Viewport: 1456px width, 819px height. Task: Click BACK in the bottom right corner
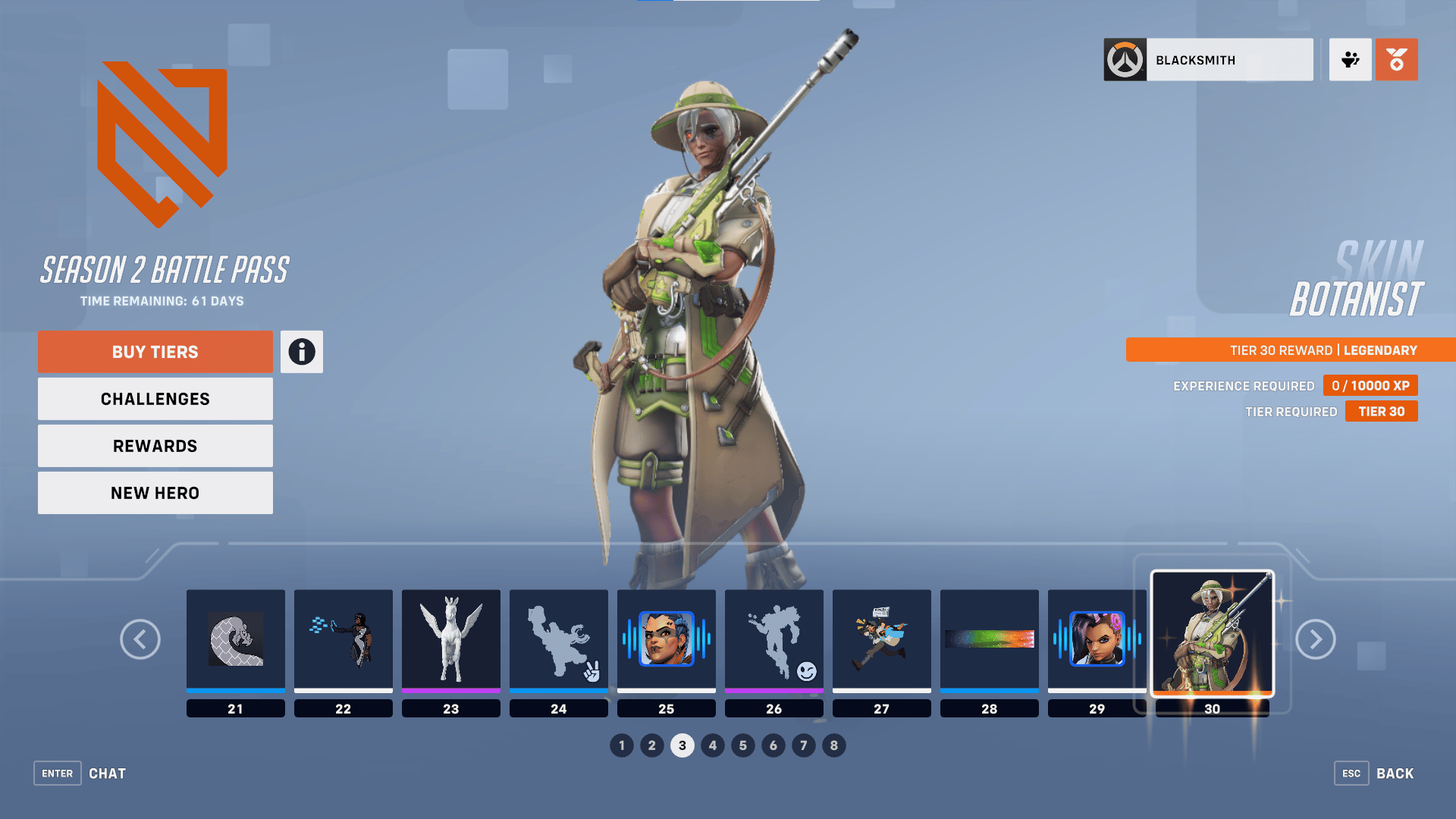click(1395, 773)
